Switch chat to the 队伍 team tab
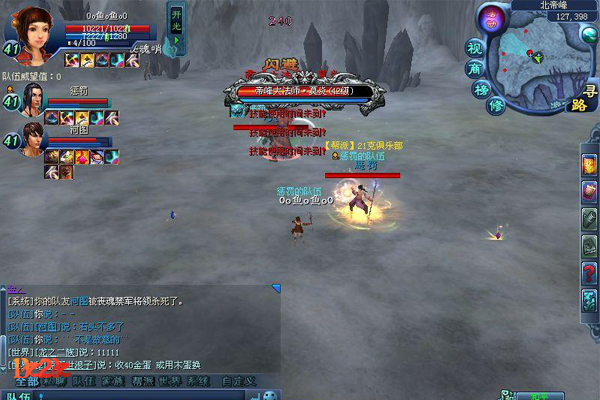600x400 pixels. [x=84, y=381]
